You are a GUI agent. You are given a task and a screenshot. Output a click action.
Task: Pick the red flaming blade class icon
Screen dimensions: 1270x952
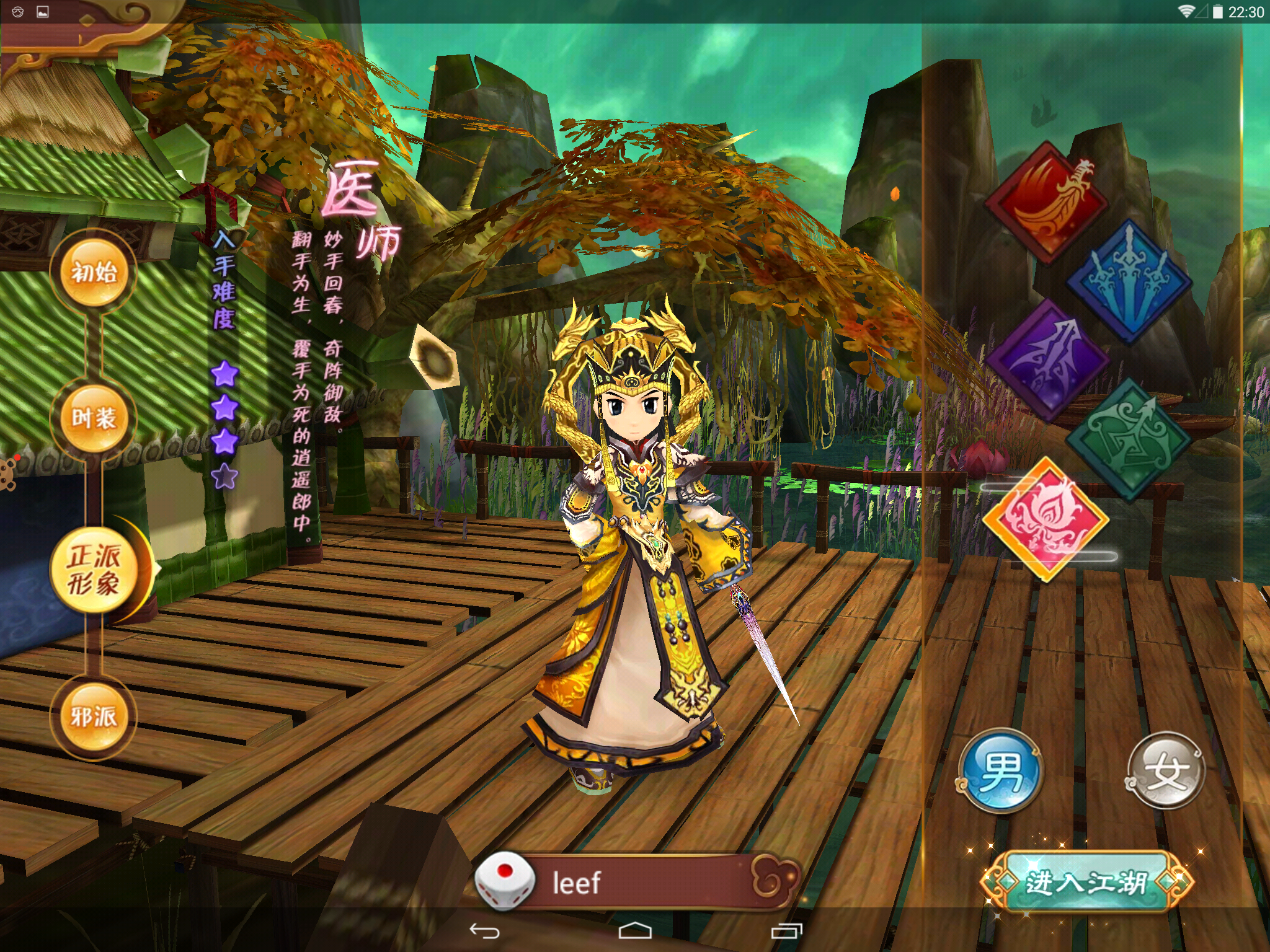(x=1047, y=202)
